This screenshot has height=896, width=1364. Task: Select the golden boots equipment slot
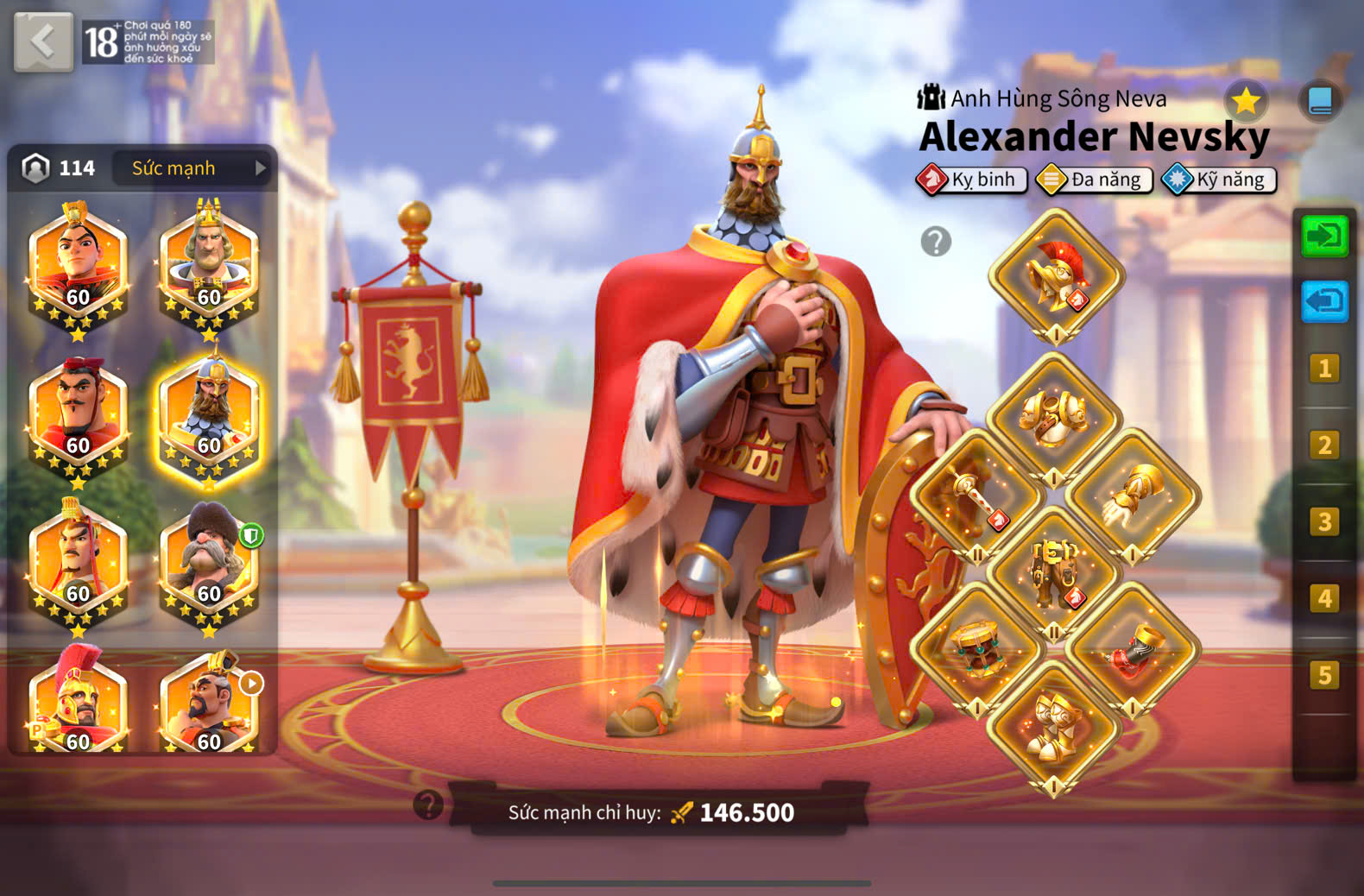(1054, 725)
